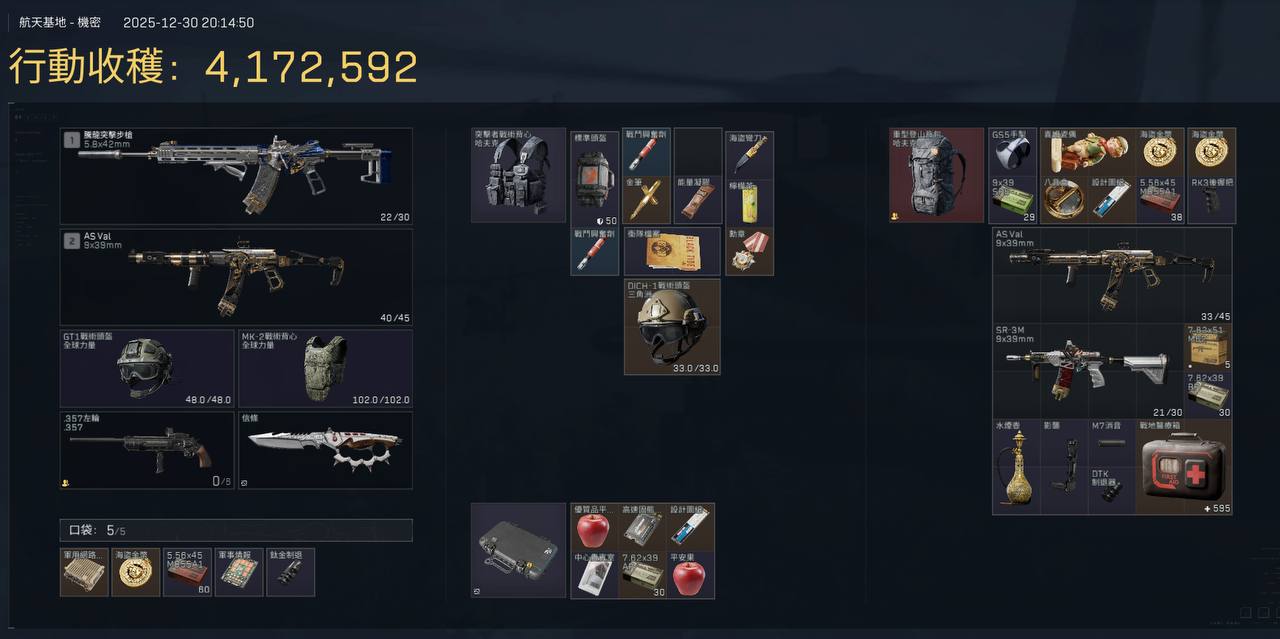Image resolution: width=1280 pixels, height=639 pixels.
Task: Click the GT1 tactical helmet slot
Action: tap(147, 368)
